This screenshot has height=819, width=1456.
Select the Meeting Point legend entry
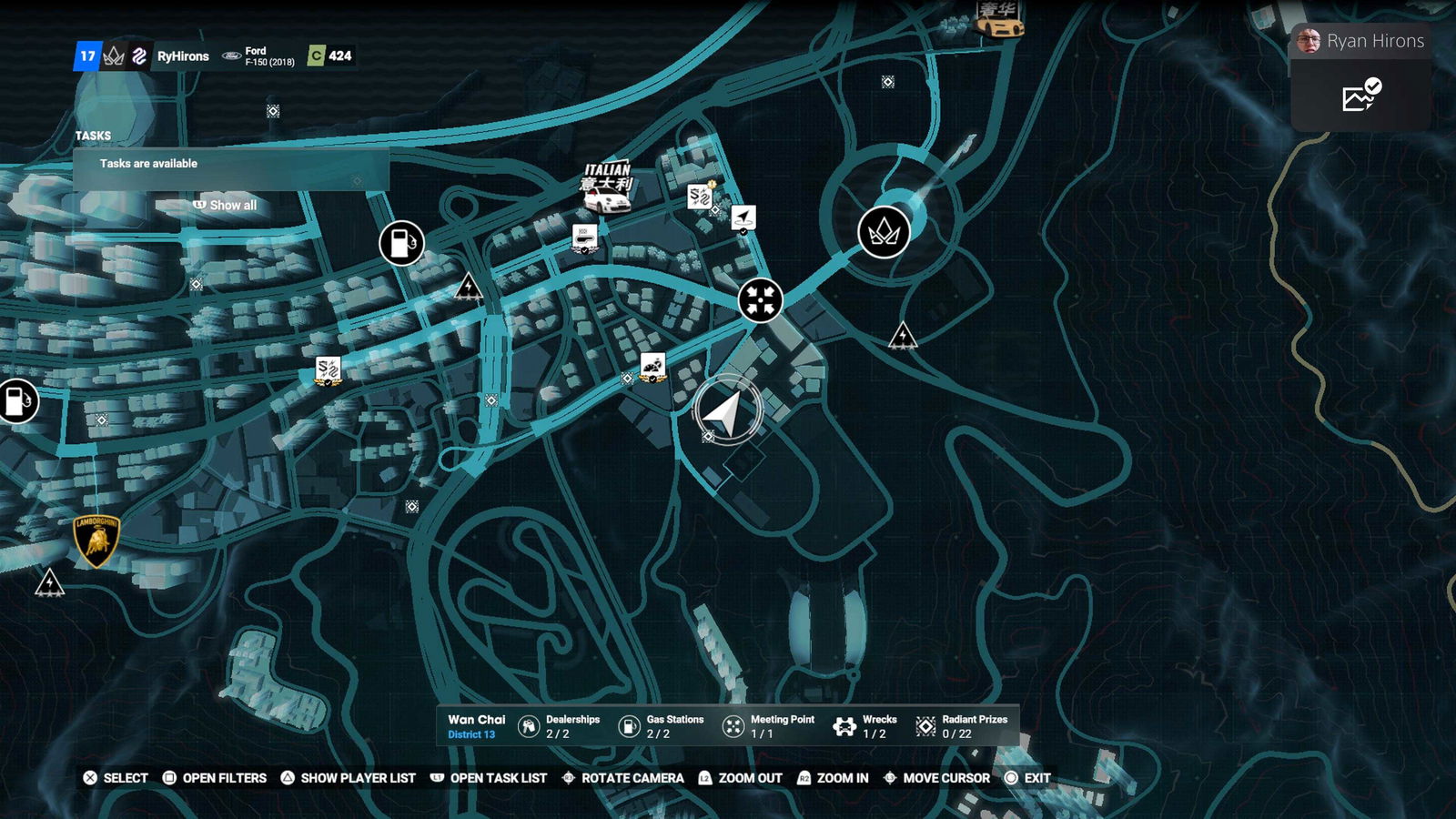click(769, 725)
